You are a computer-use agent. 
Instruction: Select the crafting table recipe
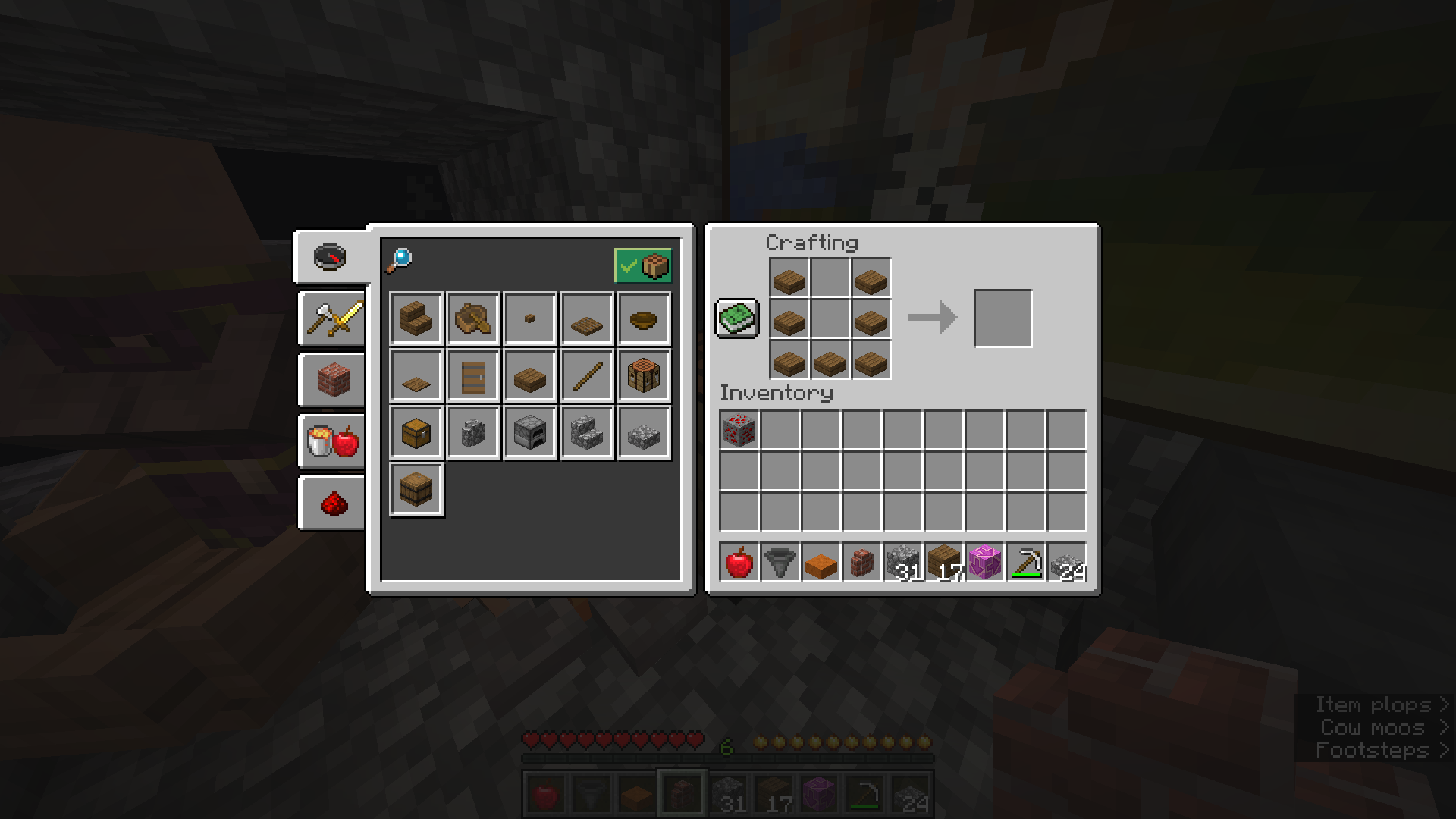click(x=644, y=376)
